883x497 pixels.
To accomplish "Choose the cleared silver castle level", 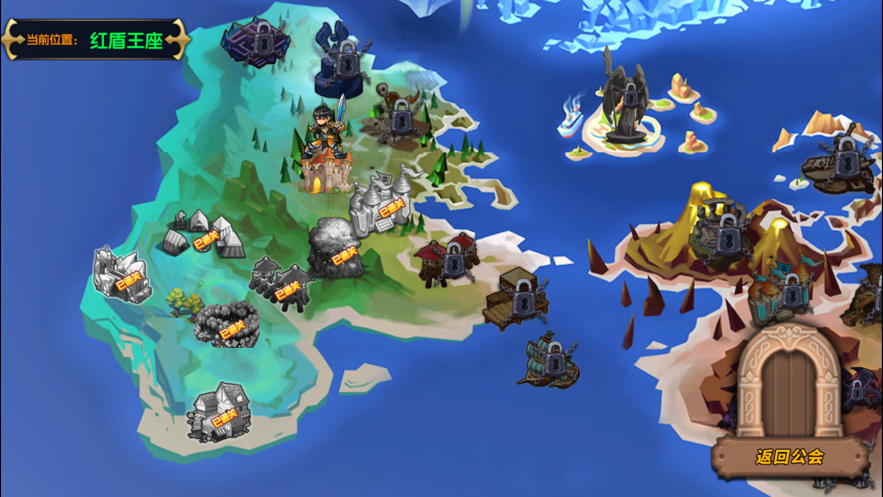I will point(380,203).
